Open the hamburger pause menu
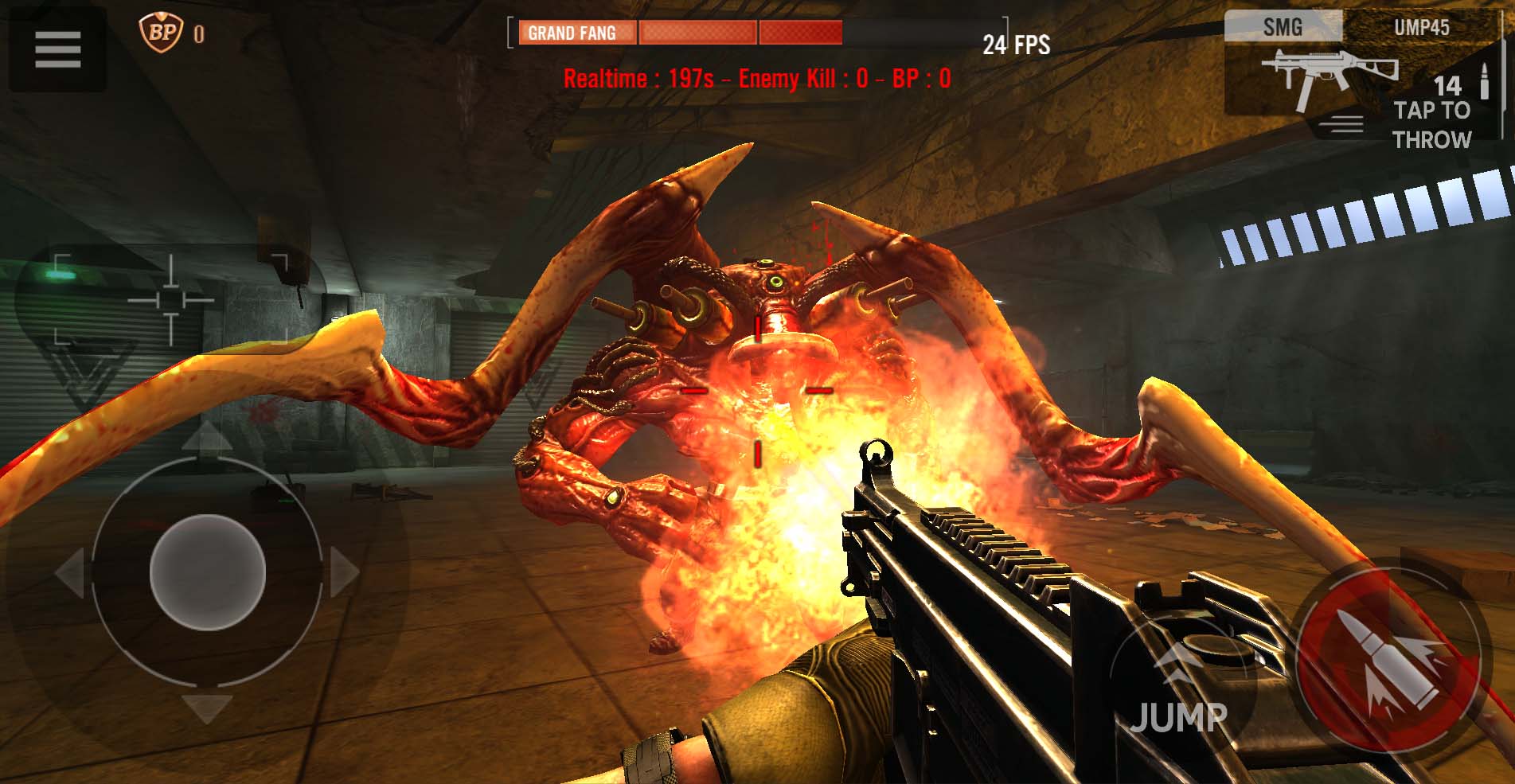The image size is (1515, 784). tap(57, 49)
